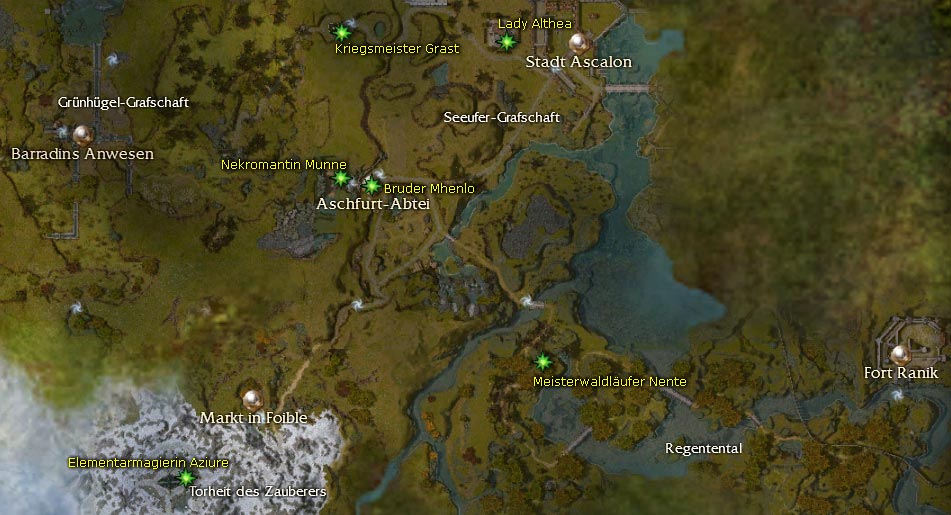Click Nekromantin Munne's green star marker
The width and height of the screenshot is (951, 515).
pyautogui.click(x=341, y=179)
